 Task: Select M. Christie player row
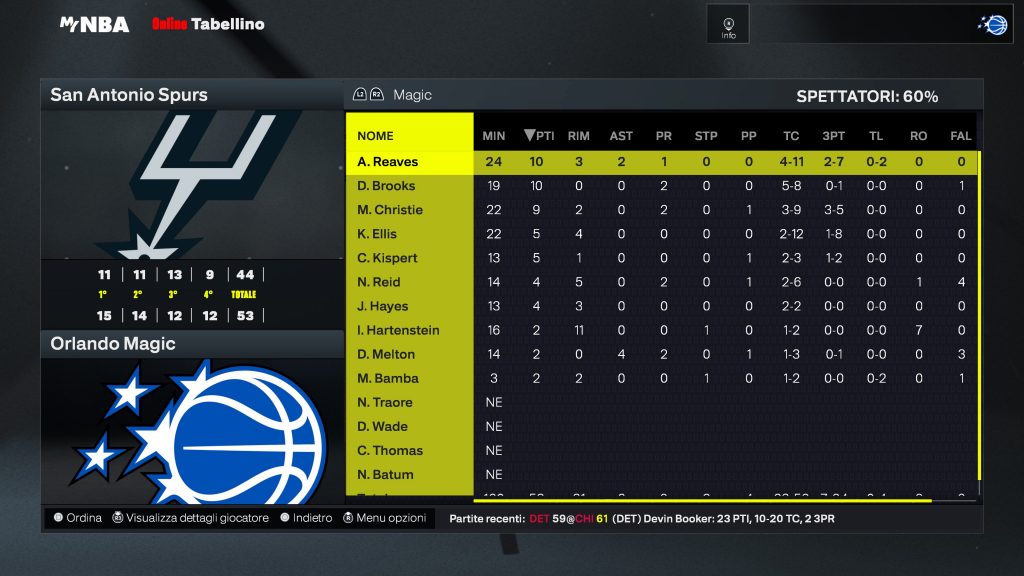click(390, 210)
